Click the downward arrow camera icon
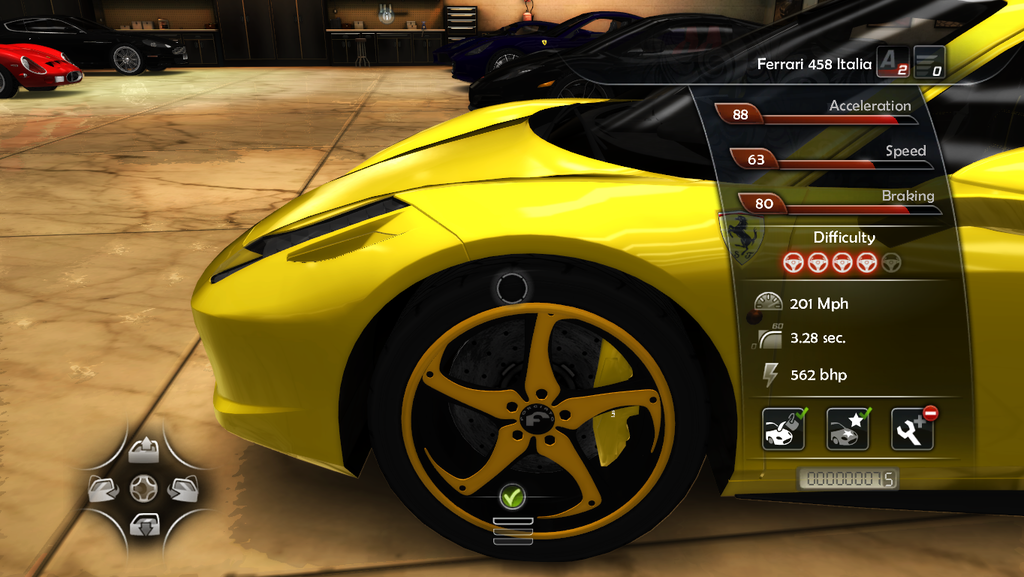This screenshot has width=1024, height=577. pos(143,523)
